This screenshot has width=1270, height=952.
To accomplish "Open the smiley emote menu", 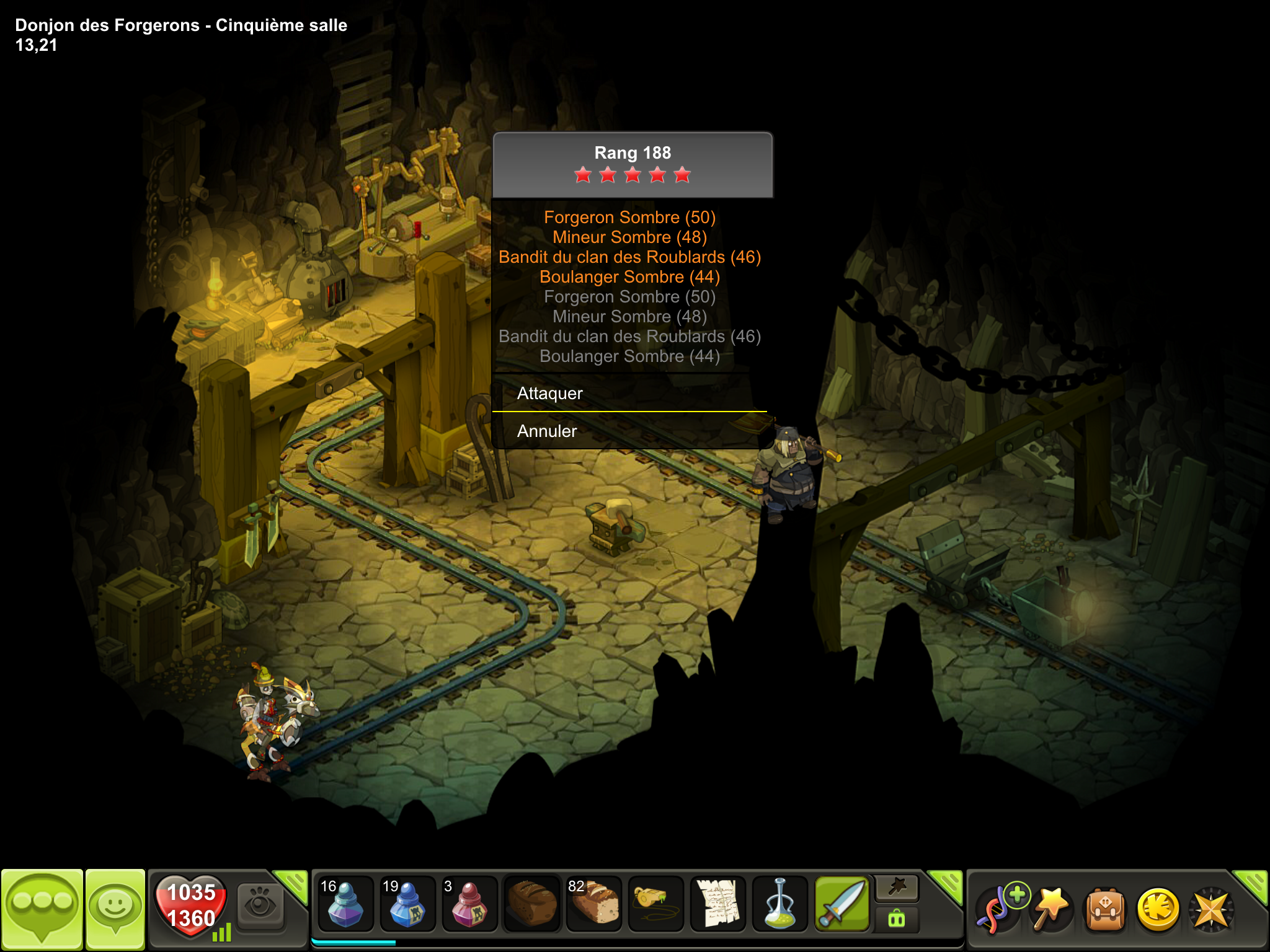I will coord(115,908).
